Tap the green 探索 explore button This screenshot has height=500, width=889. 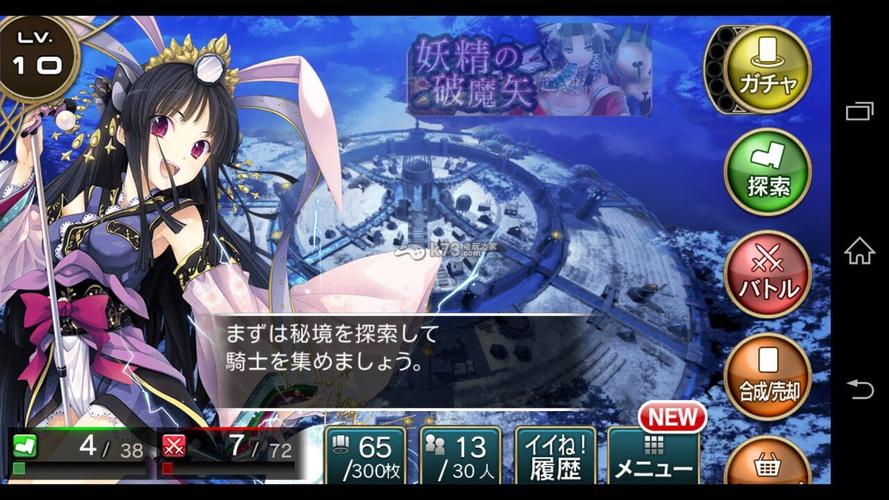point(767,172)
